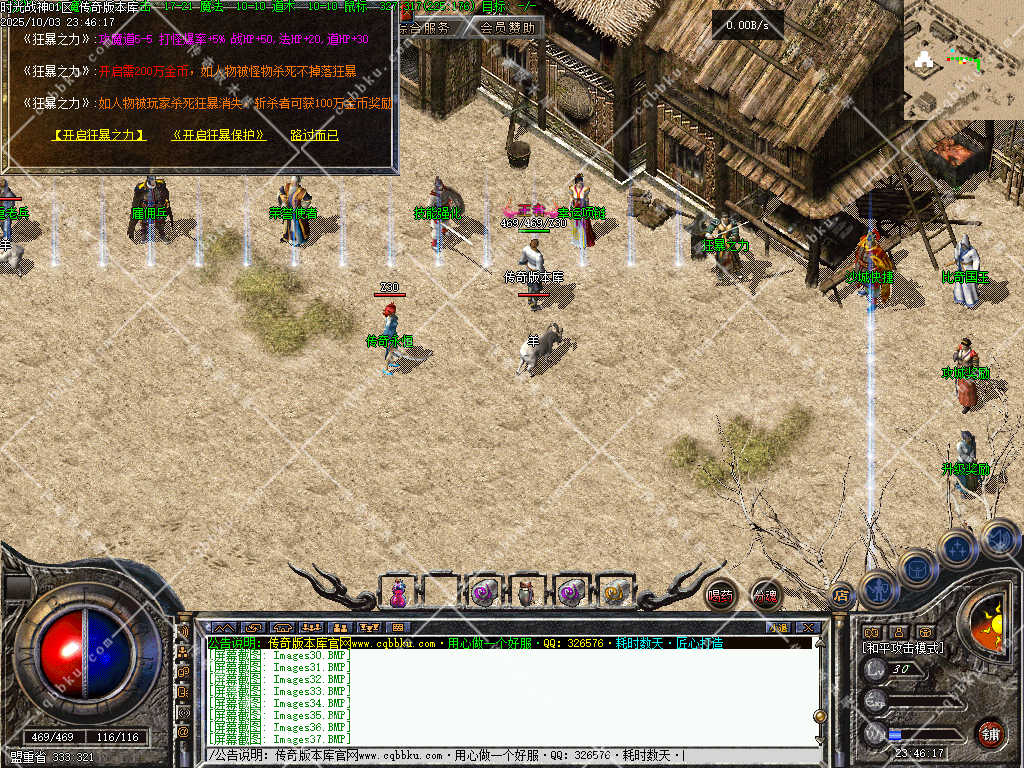Use the pink potion in the belt slot
The width and height of the screenshot is (1024, 768).
[x=398, y=593]
